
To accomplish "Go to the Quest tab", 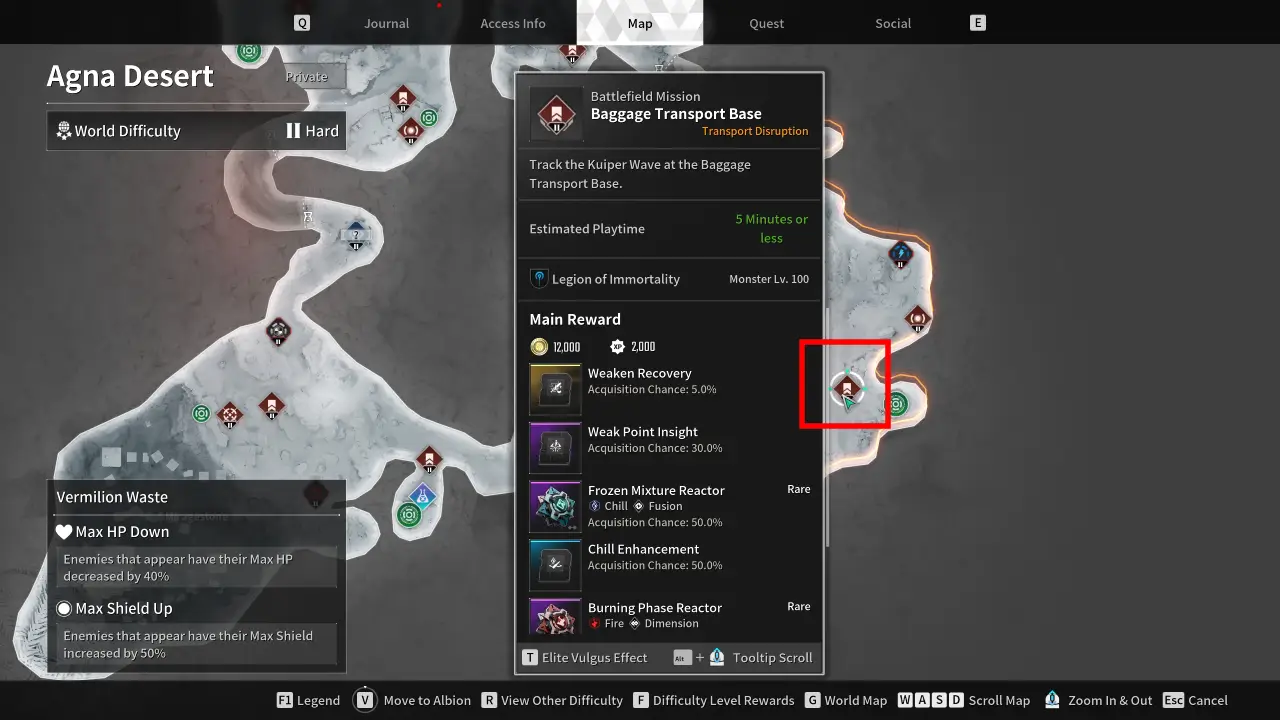I will (x=767, y=23).
